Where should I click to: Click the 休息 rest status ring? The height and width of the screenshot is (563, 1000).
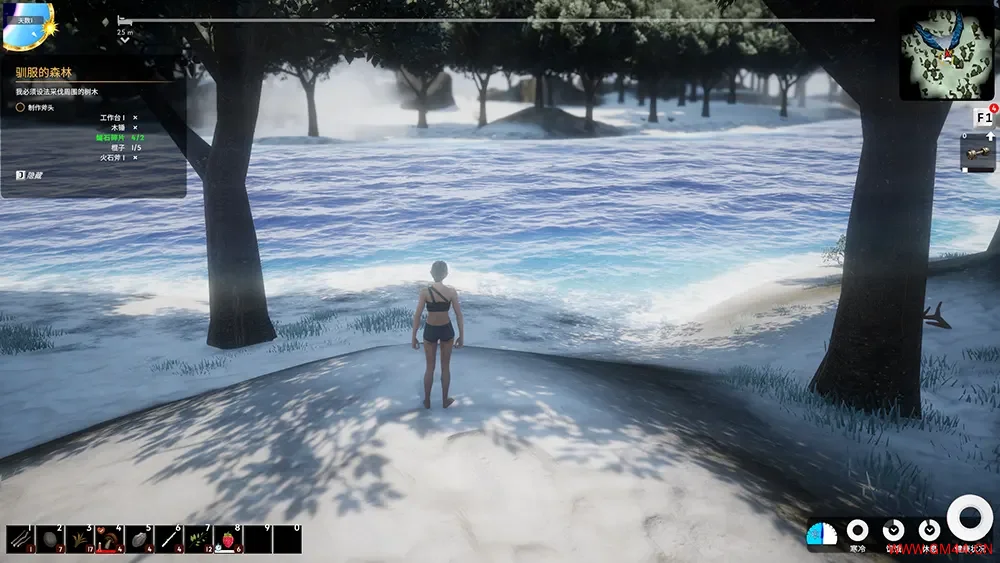click(x=929, y=530)
